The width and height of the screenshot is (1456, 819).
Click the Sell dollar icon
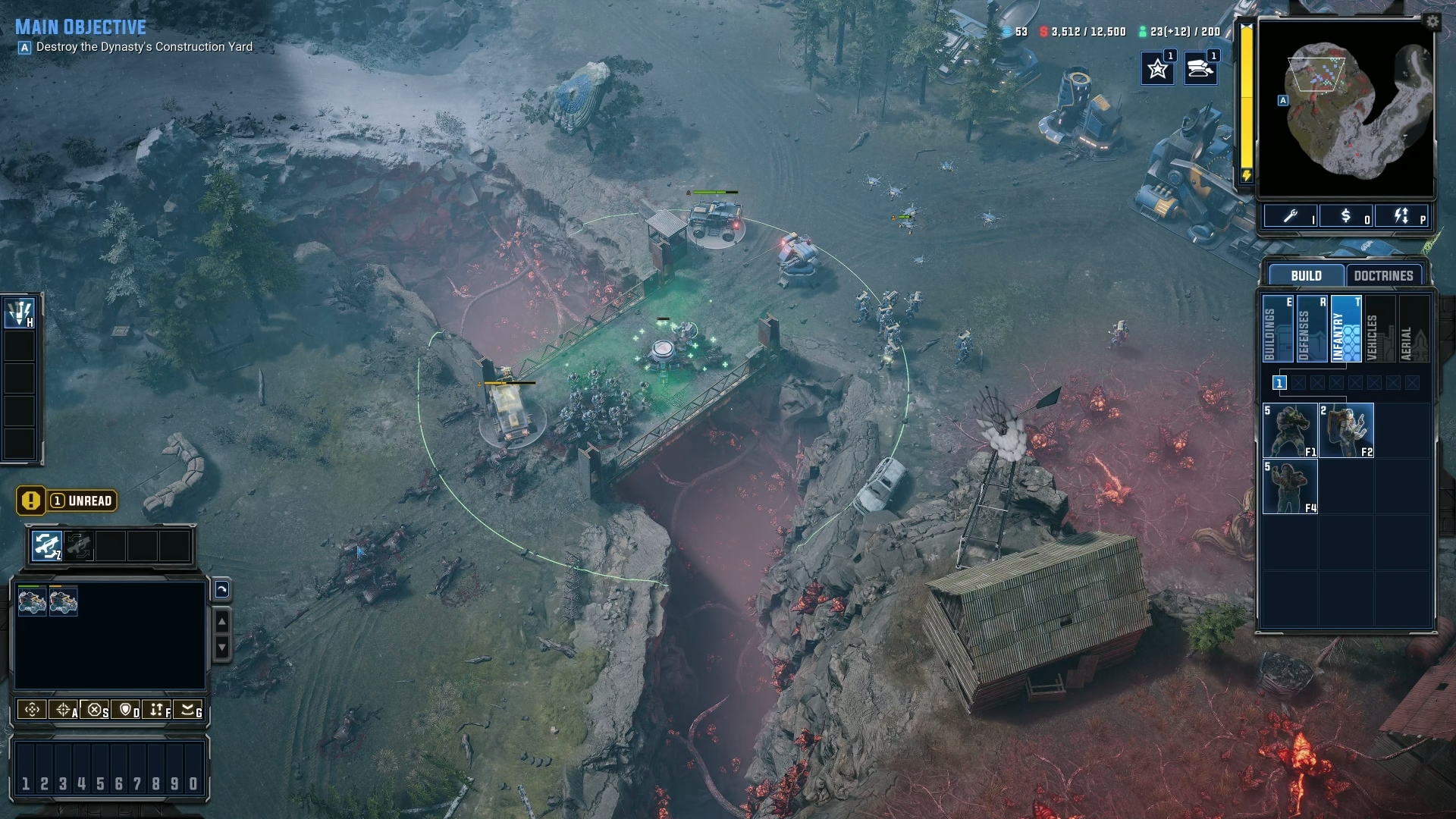[x=1347, y=217]
